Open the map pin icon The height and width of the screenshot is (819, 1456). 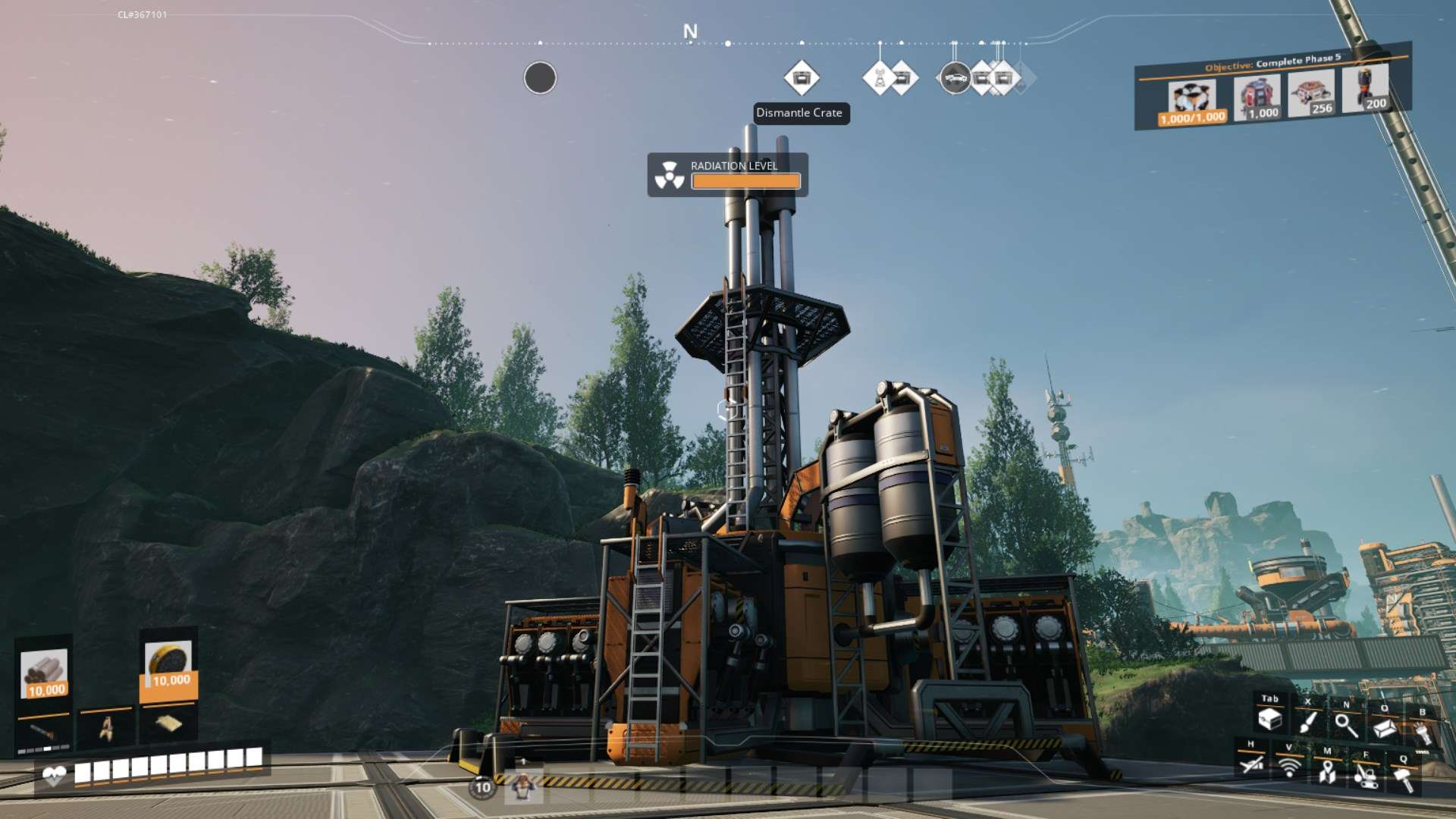coord(1327,772)
